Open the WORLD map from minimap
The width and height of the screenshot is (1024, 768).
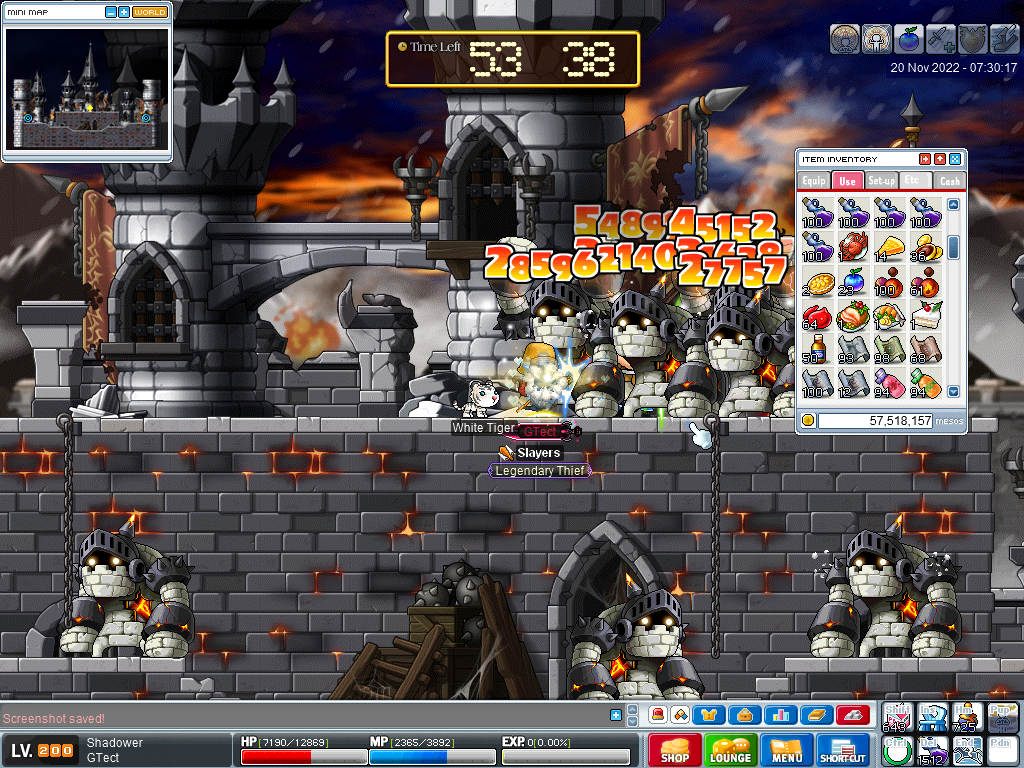tap(150, 12)
